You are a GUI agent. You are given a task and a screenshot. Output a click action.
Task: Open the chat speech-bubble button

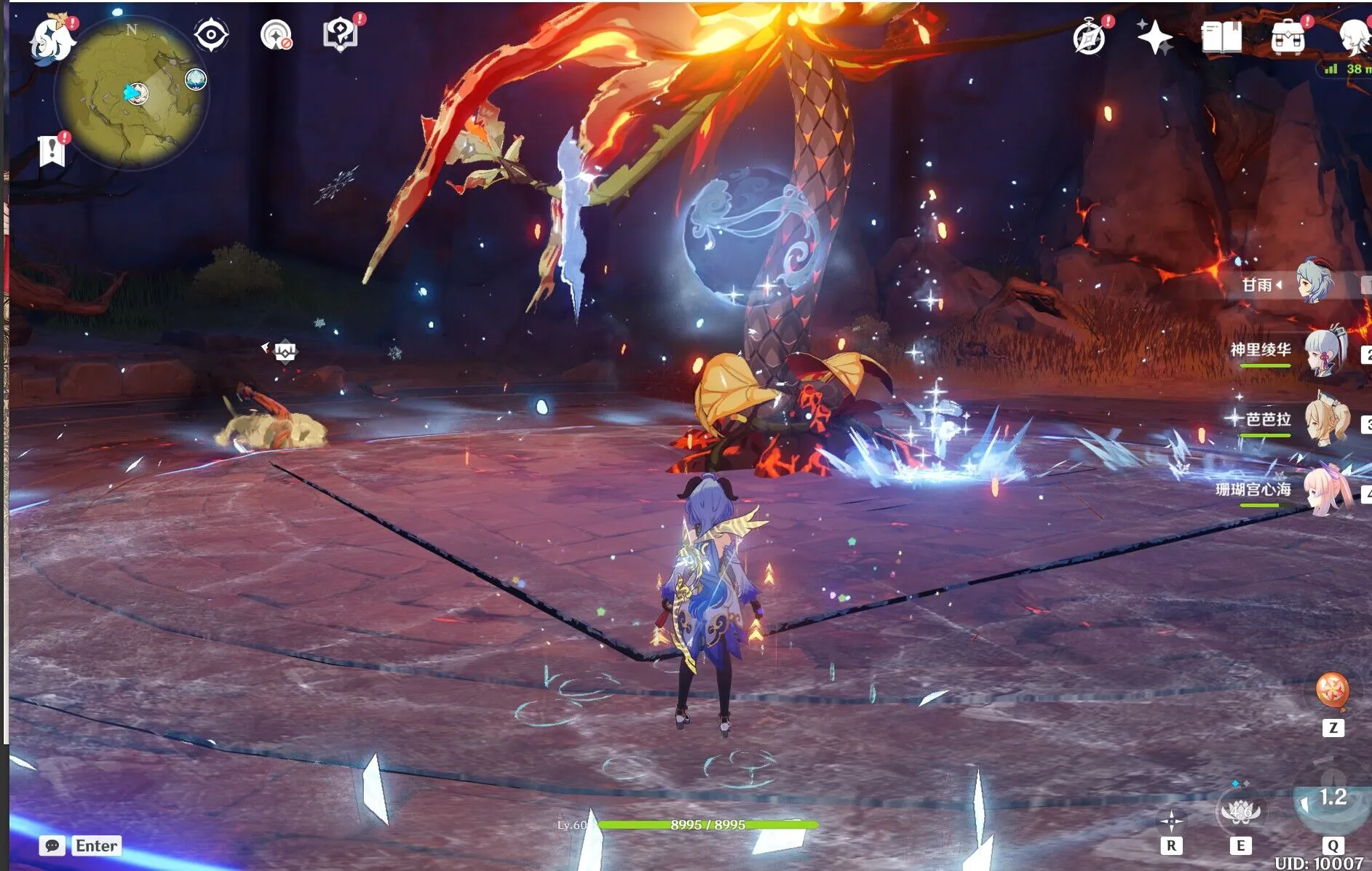pyautogui.click(x=52, y=846)
